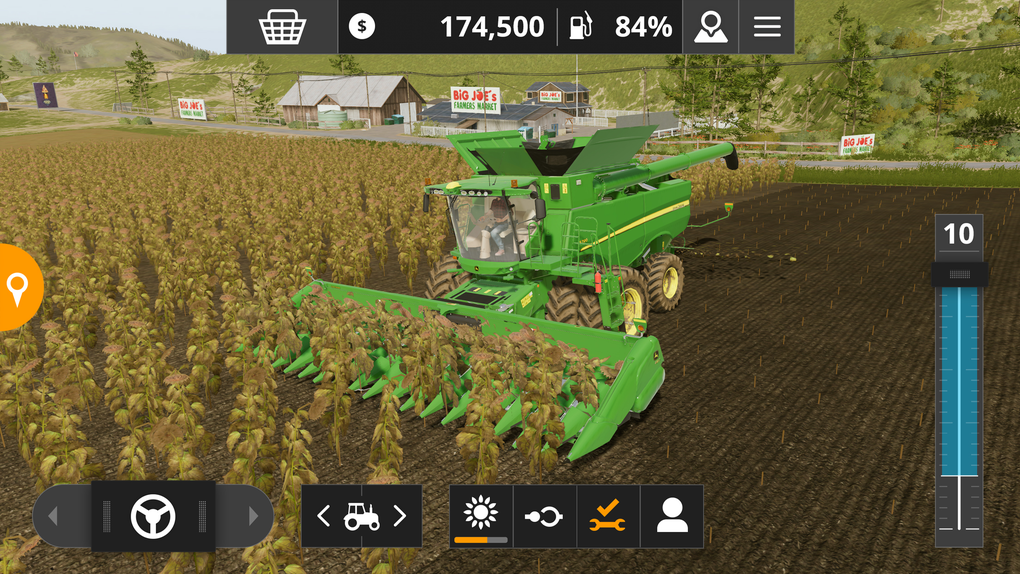Toggle the orange wrench tool function
Viewport: 1020px width, 574px height.
607,516
